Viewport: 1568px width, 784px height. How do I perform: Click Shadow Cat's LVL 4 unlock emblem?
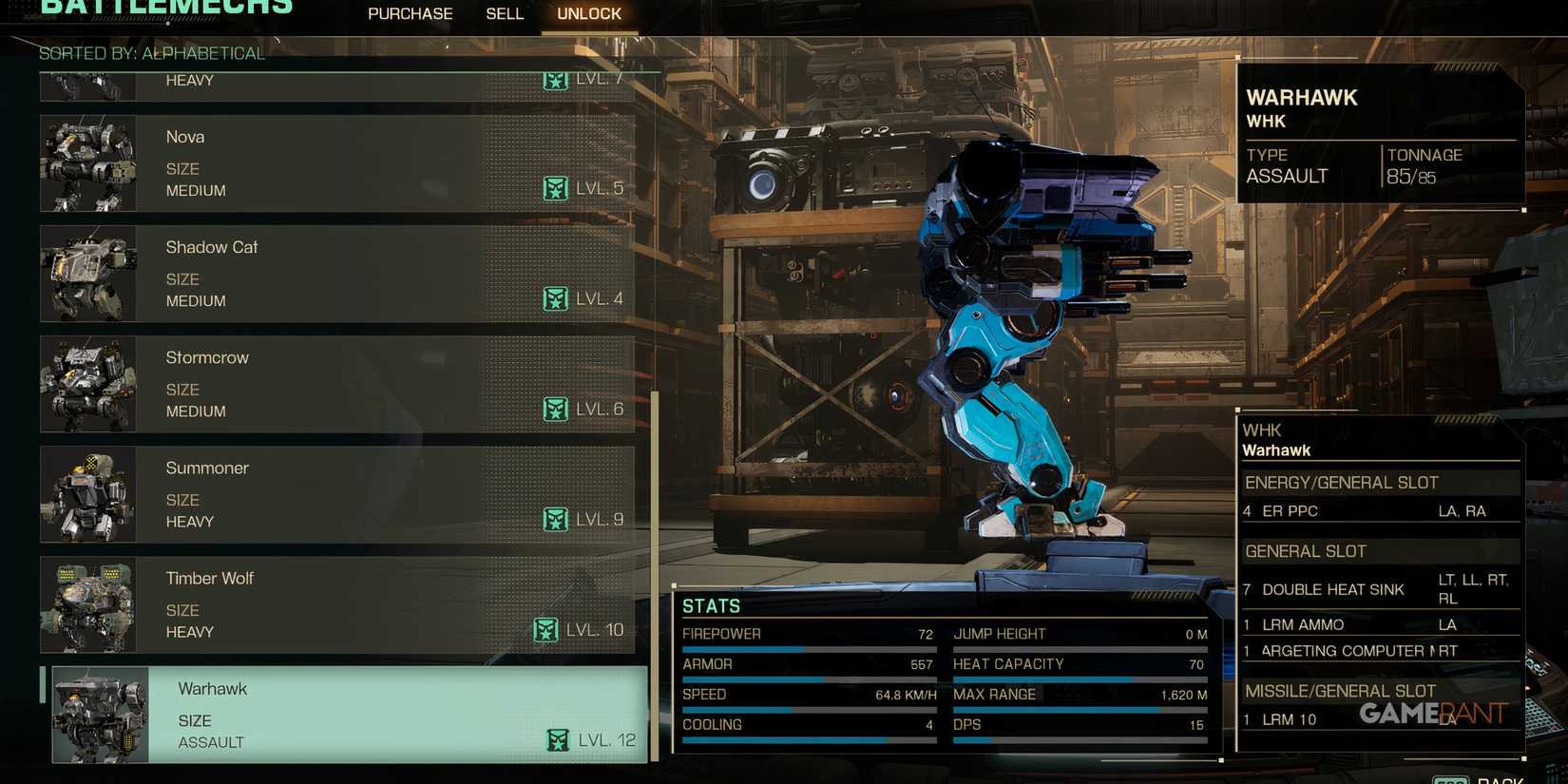point(555,297)
